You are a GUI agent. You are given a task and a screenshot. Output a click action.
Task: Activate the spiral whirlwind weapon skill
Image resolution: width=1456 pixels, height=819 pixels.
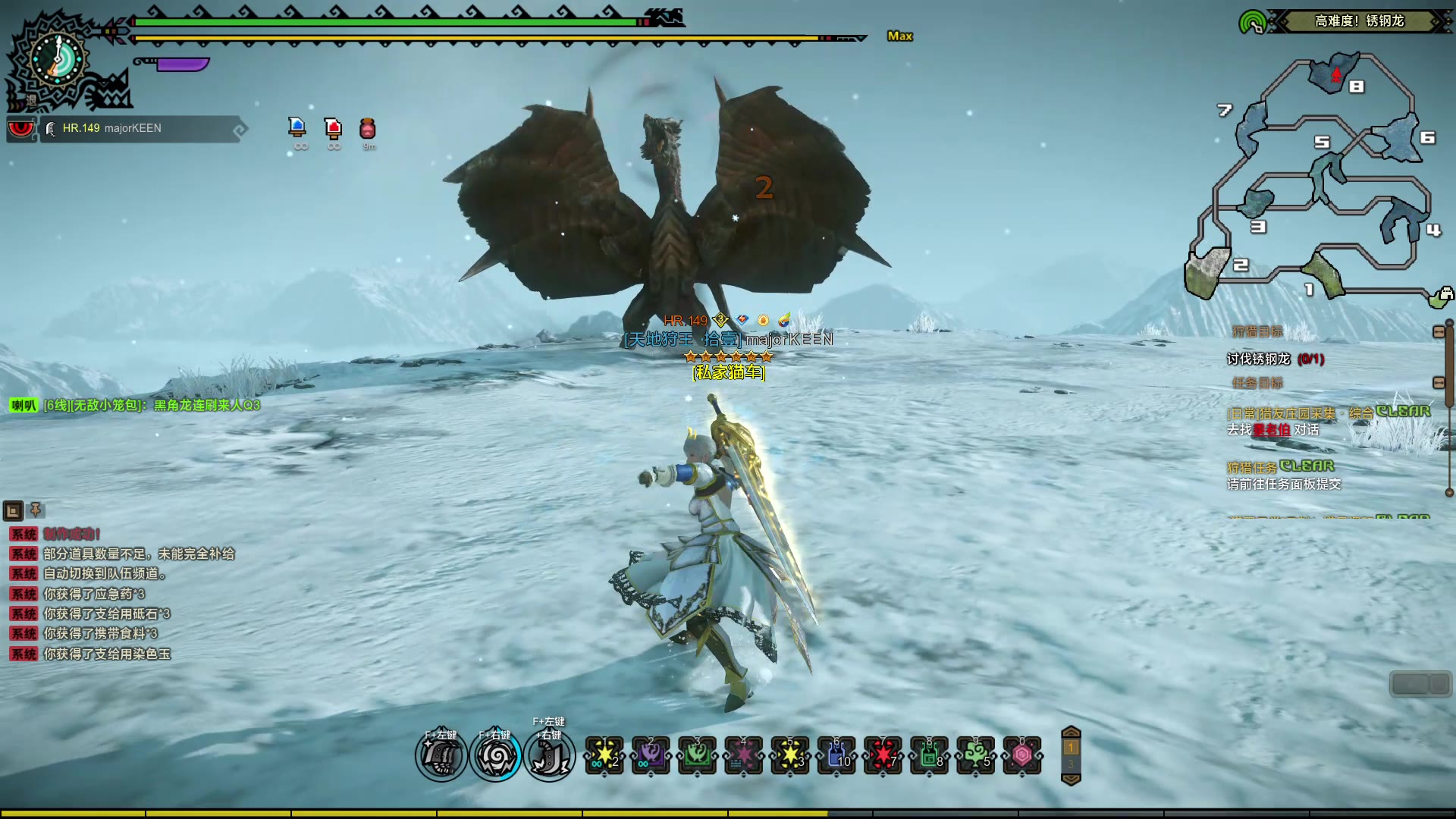tap(495, 757)
